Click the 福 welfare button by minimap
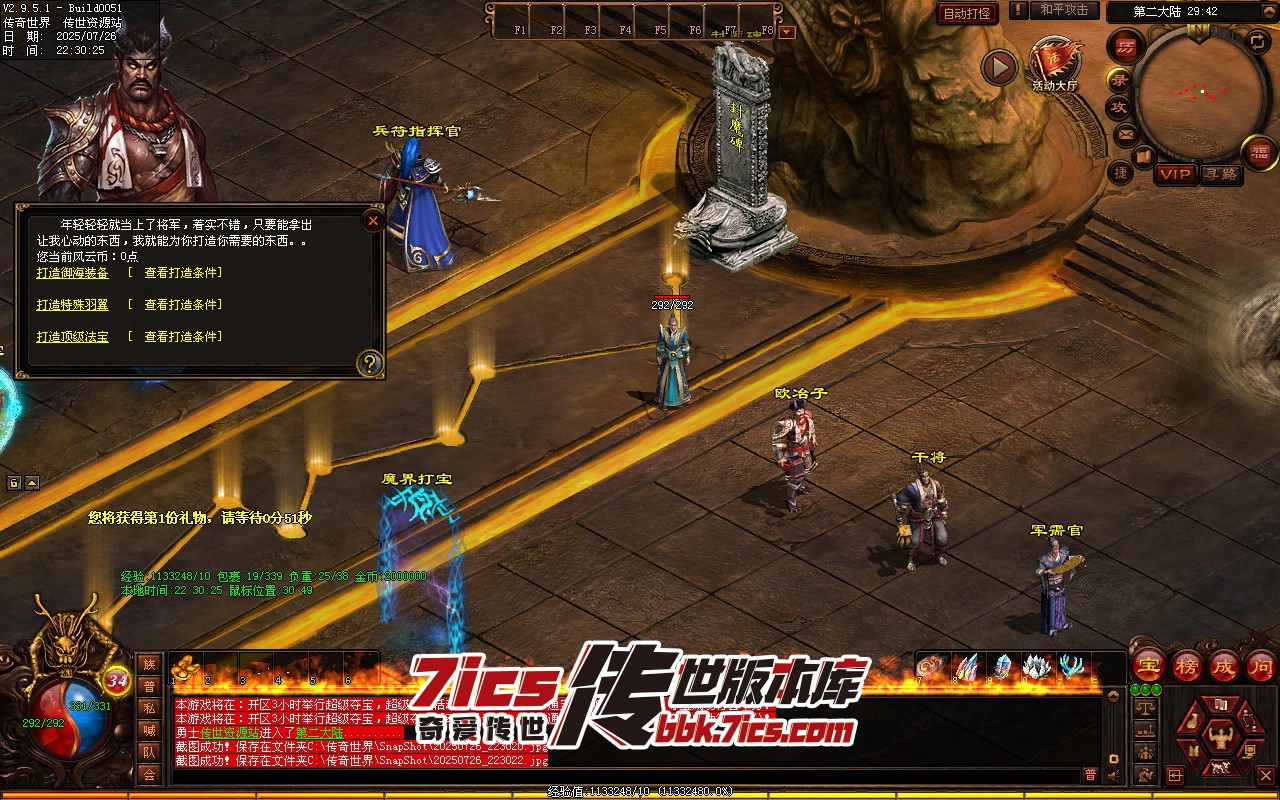 click(1260, 152)
